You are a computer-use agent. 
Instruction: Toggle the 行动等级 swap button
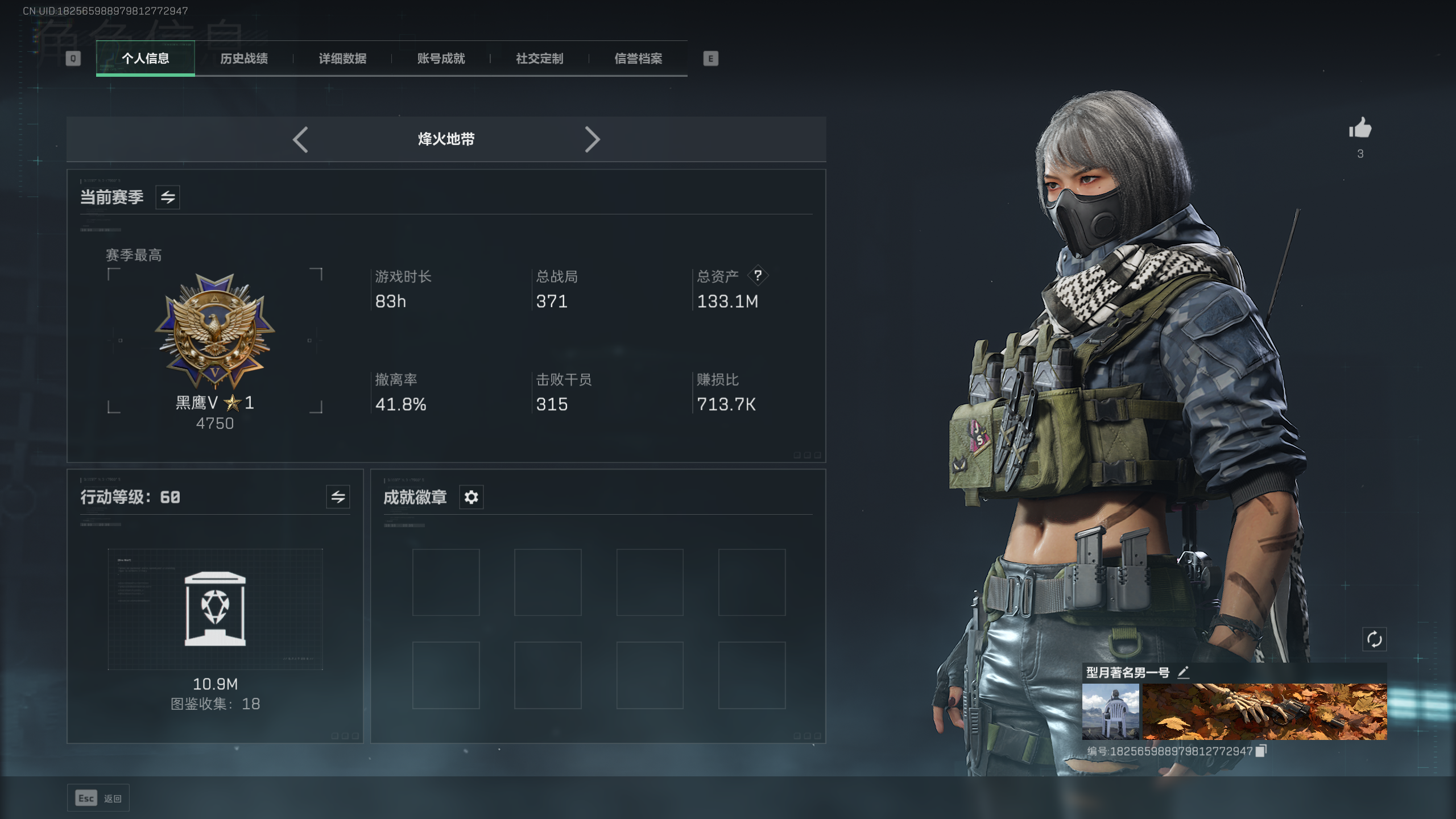tap(338, 497)
